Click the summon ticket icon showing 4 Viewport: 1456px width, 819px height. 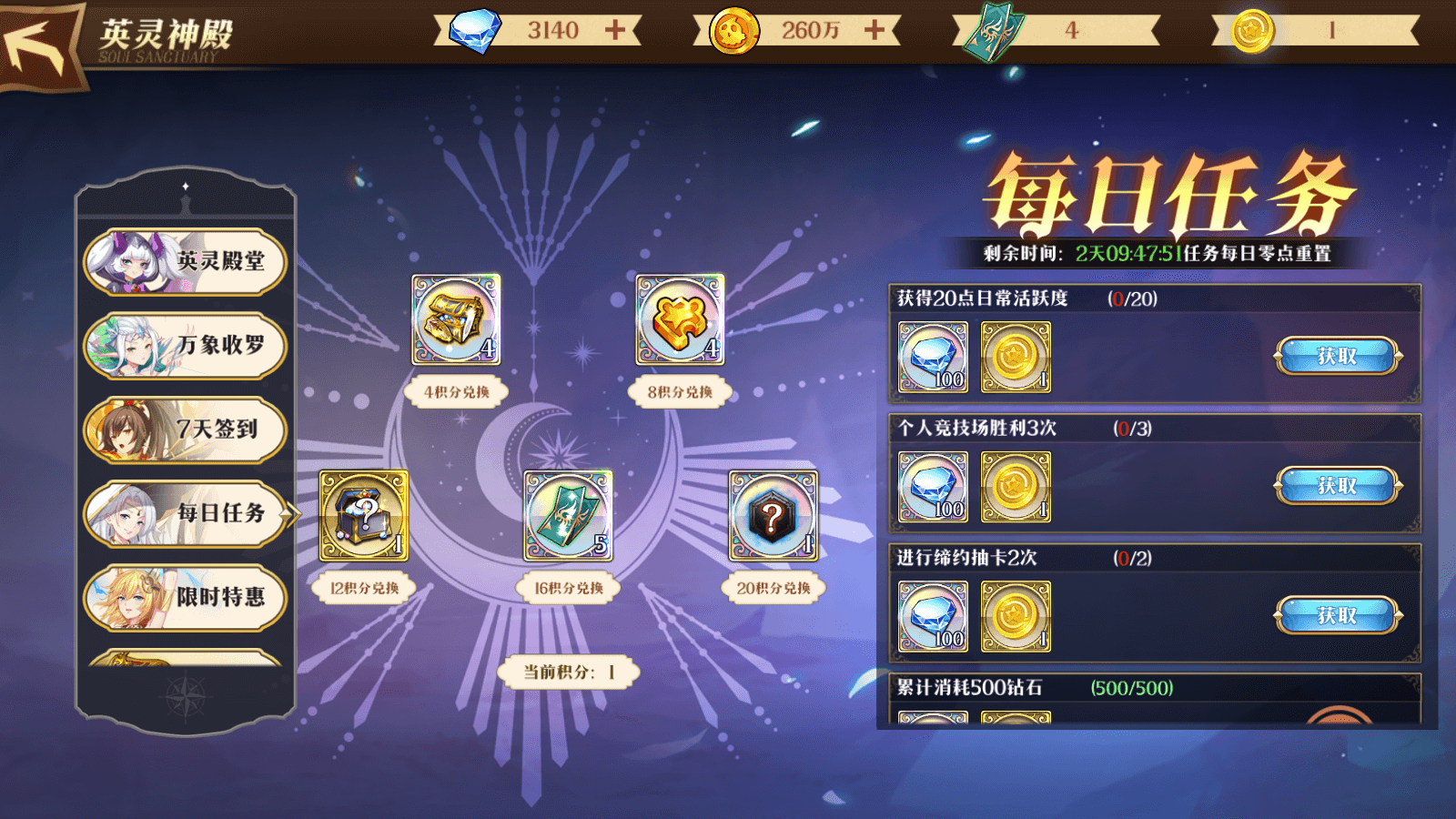992,29
